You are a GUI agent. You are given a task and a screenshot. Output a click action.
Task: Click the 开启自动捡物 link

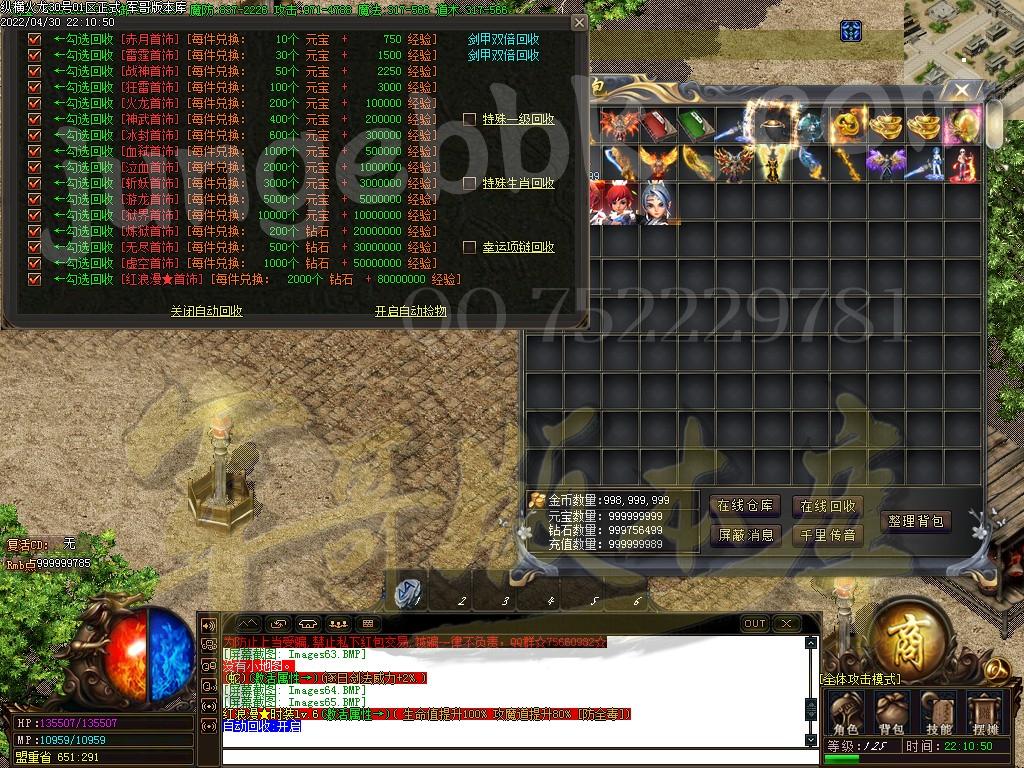tap(410, 311)
